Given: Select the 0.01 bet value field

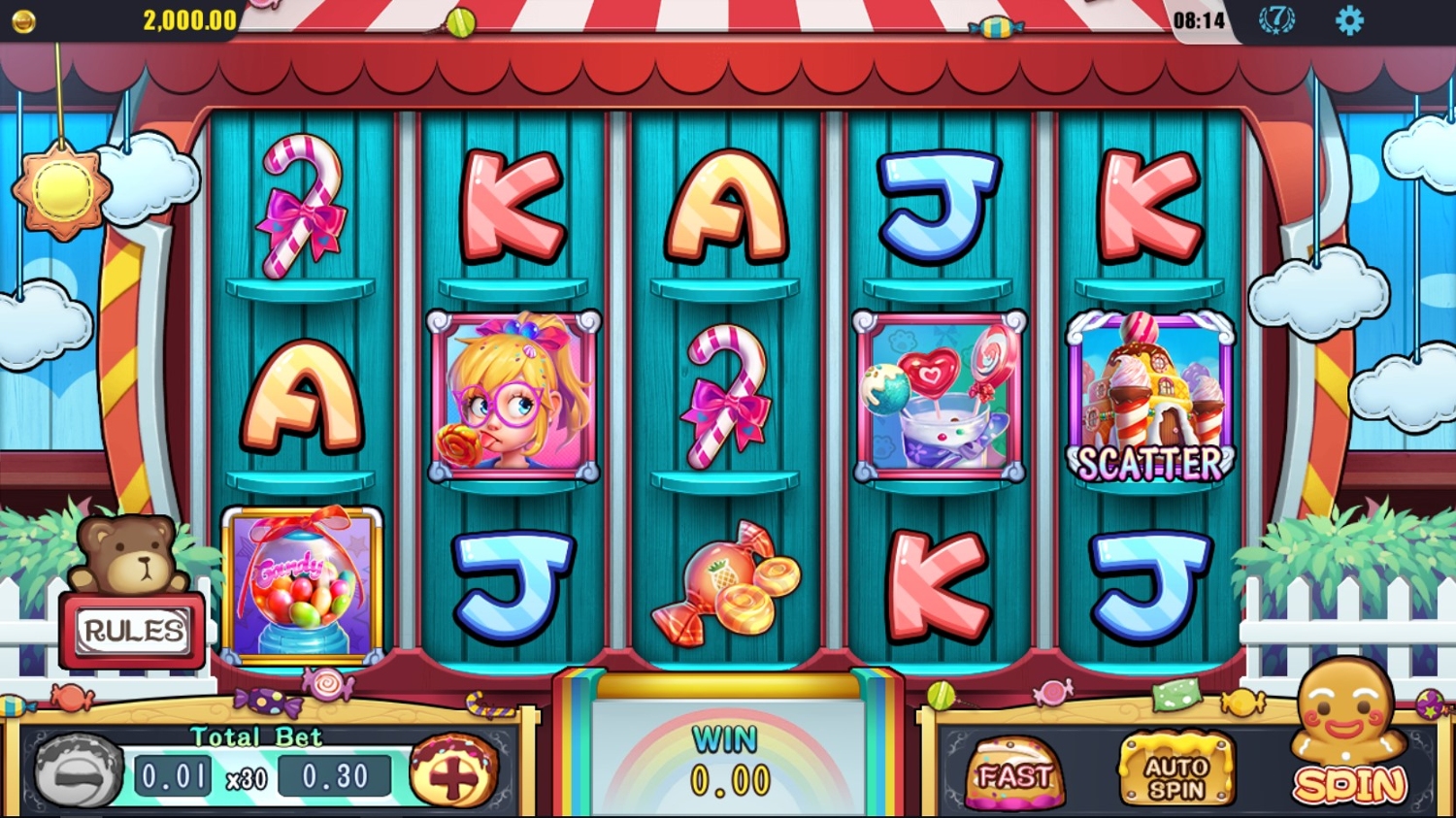Looking at the screenshot, I should click(173, 774).
